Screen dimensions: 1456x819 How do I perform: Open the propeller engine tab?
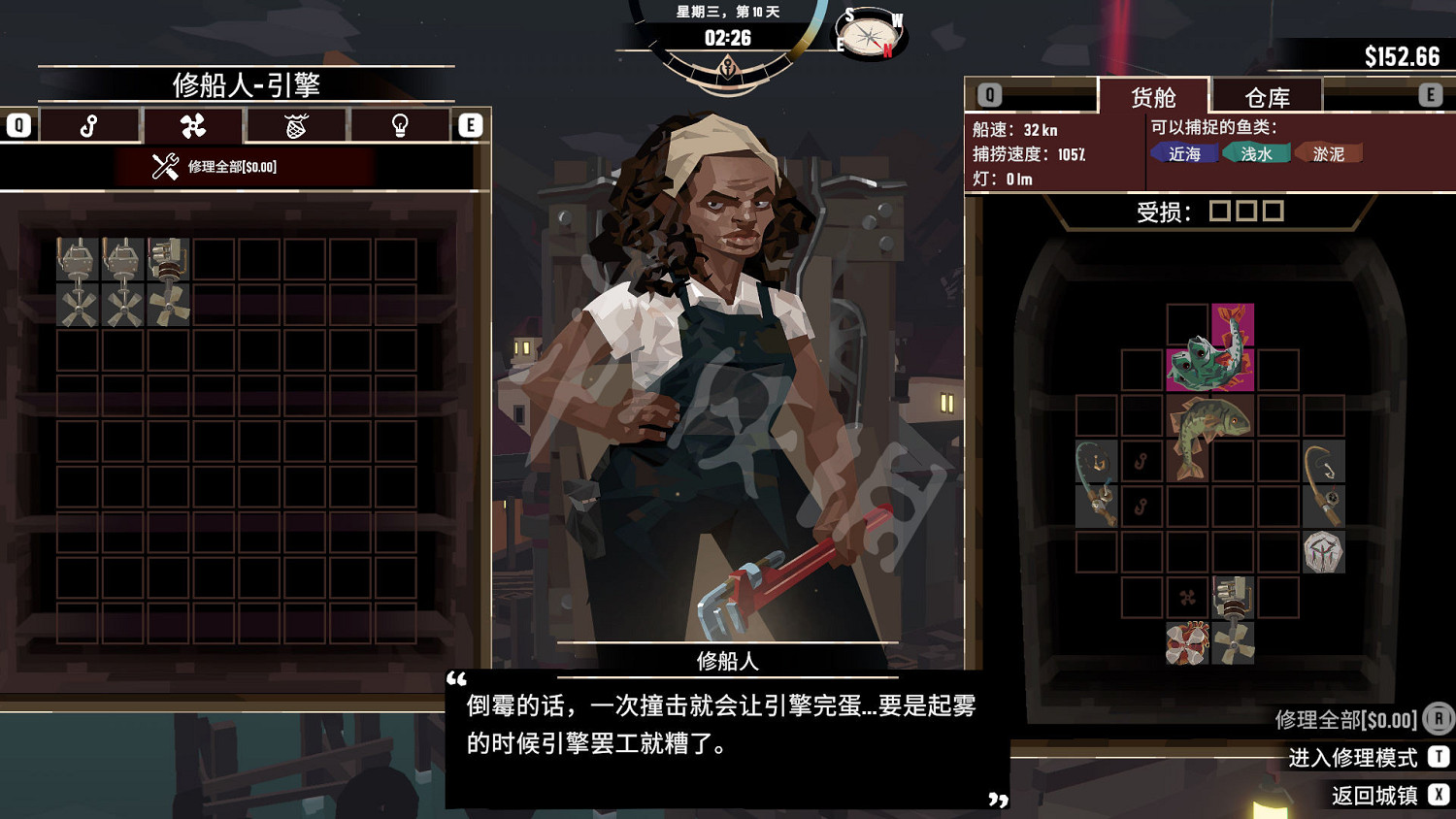[x=193, y=125]
